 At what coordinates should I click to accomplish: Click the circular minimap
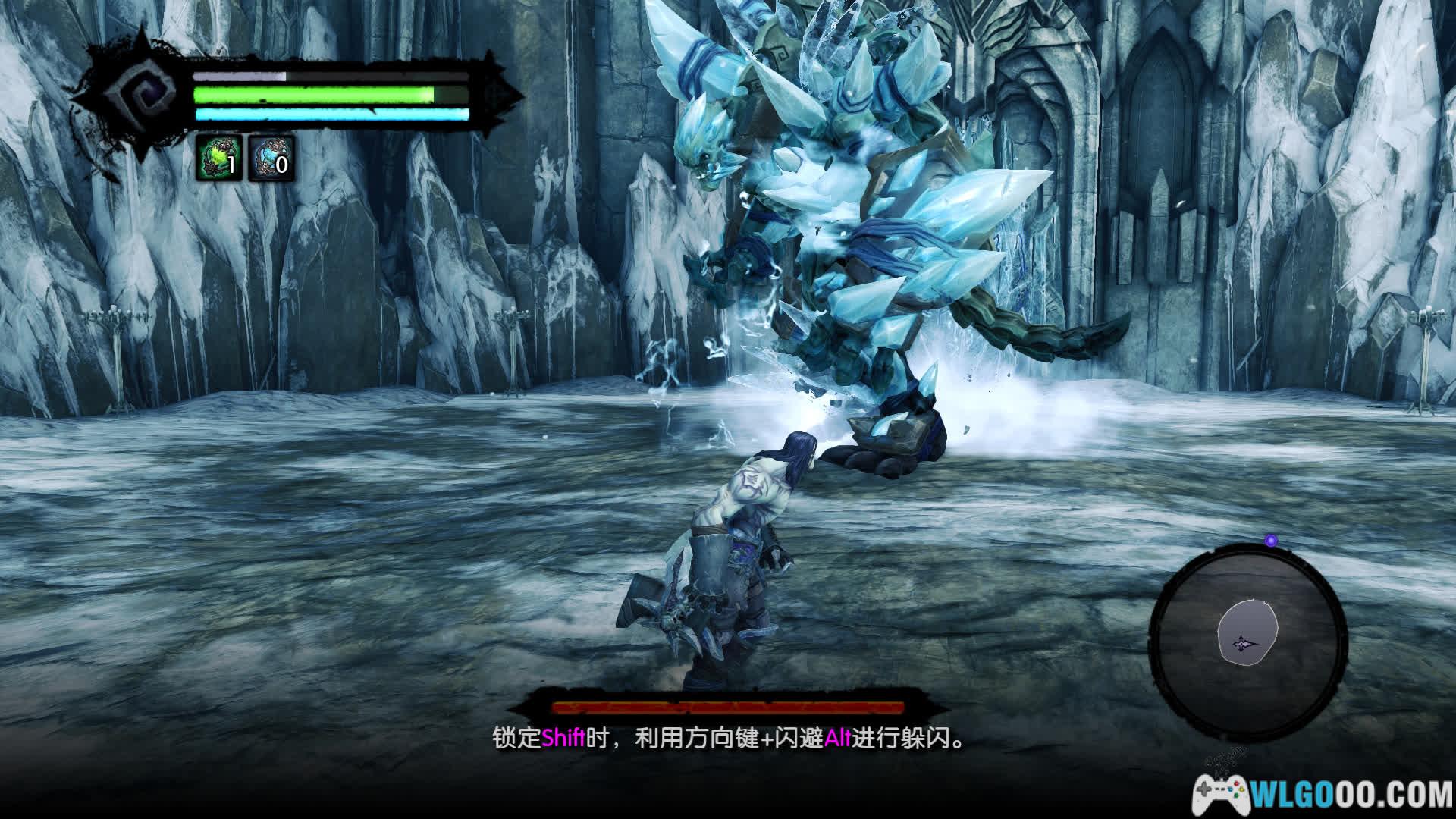click(x=1247, y=642)
